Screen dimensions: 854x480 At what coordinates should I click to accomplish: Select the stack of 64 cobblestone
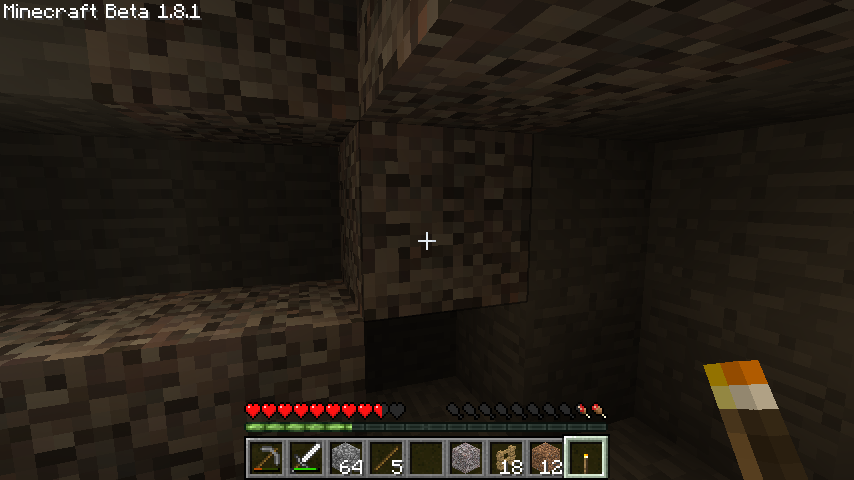click(346, 458)
